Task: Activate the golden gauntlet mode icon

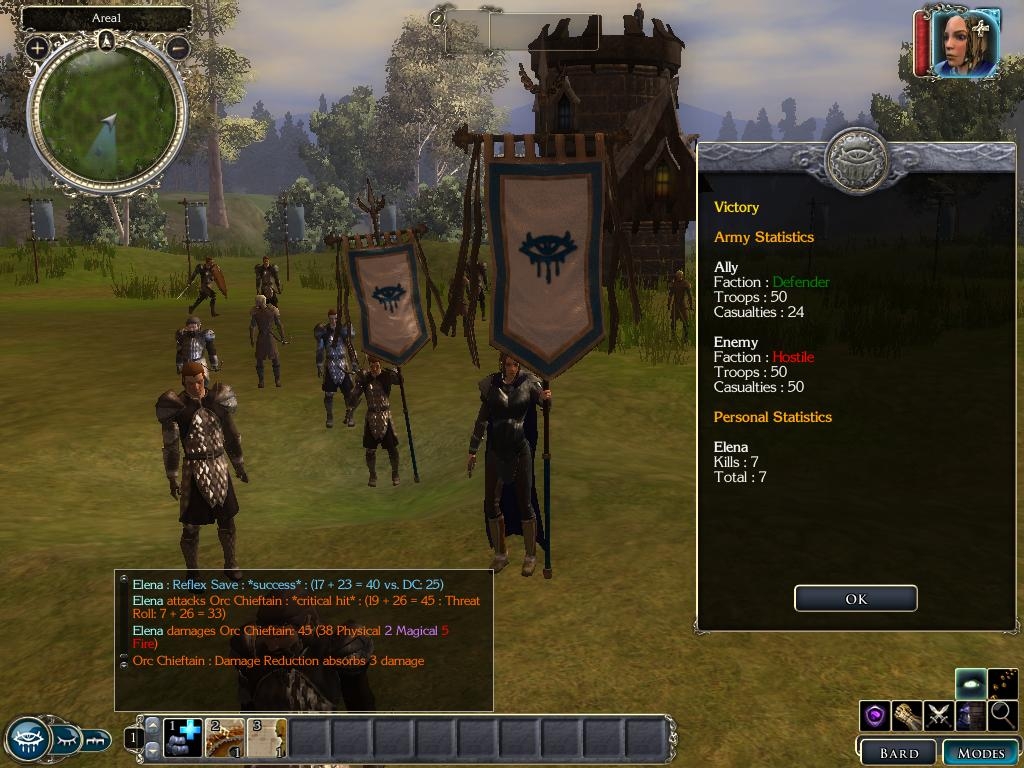Action: click(x=907, y=715)
